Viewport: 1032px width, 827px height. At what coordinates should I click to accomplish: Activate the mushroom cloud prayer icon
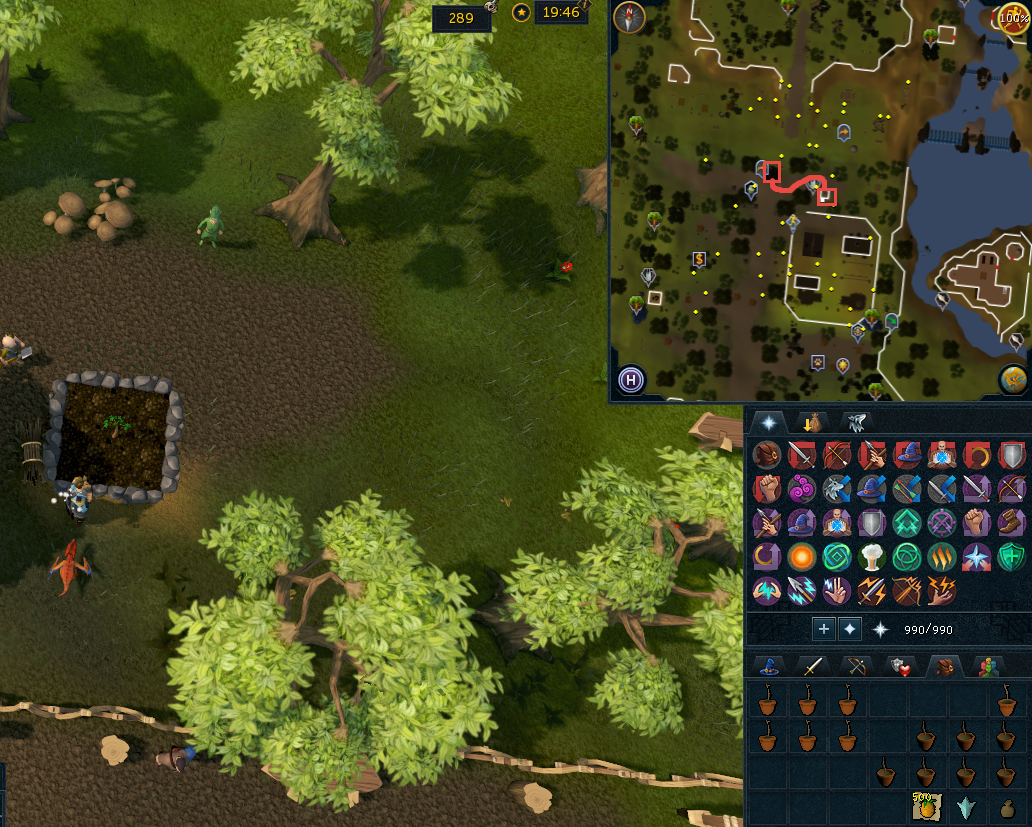point(872,556)
